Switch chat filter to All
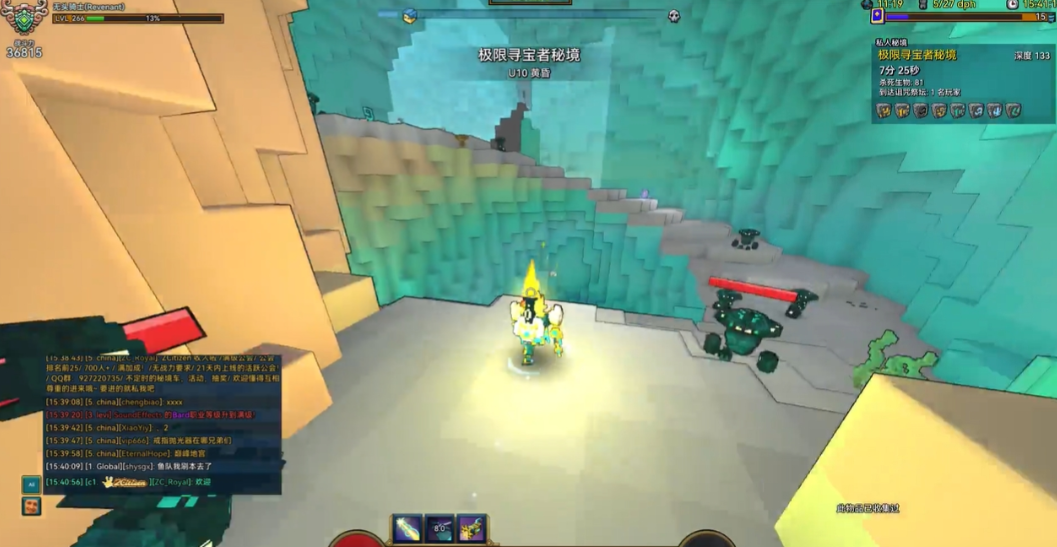The width and height of the screenshot is (1057, 547). 31,484
